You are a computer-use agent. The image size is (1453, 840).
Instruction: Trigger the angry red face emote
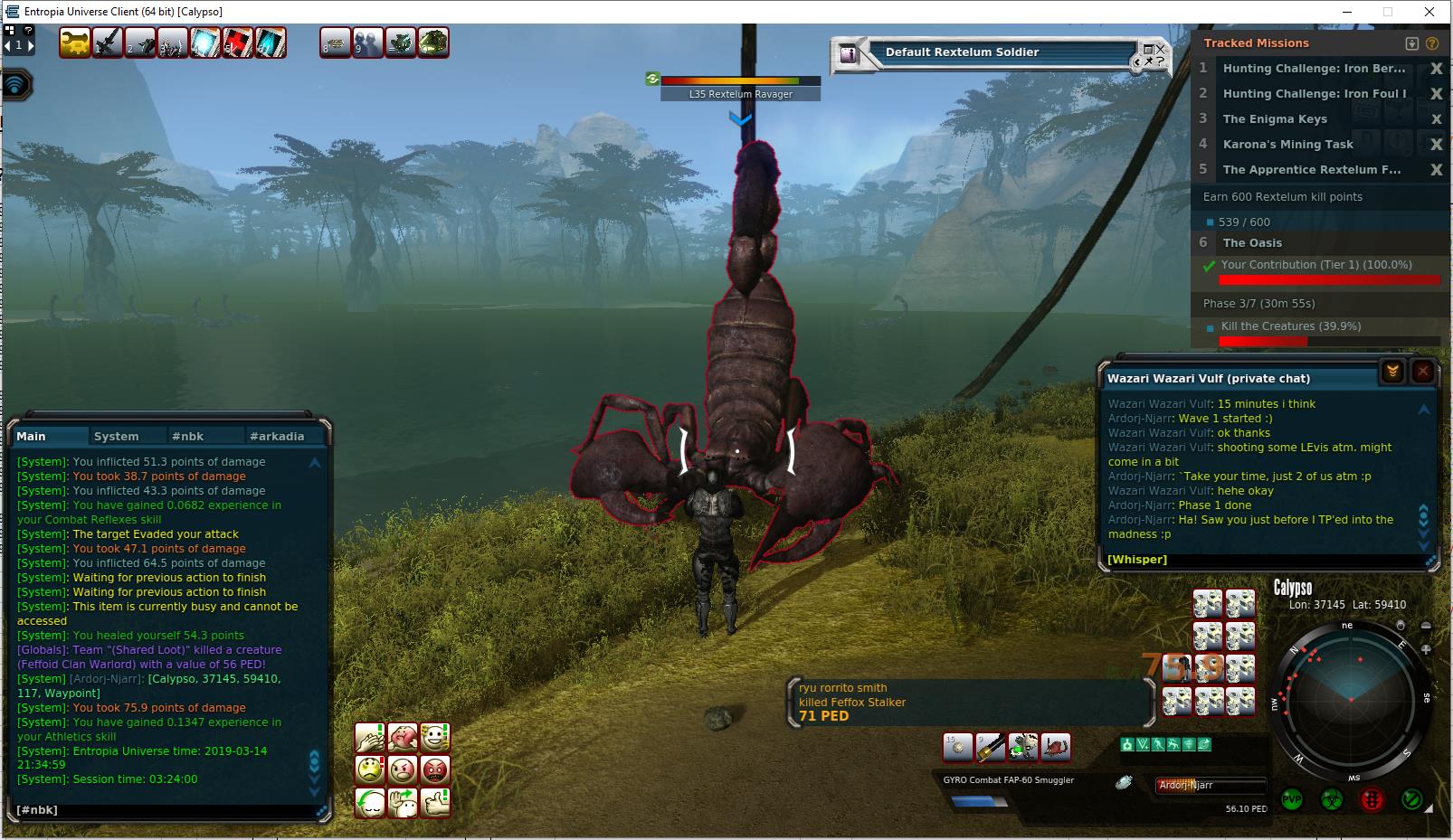coord(435,770)
